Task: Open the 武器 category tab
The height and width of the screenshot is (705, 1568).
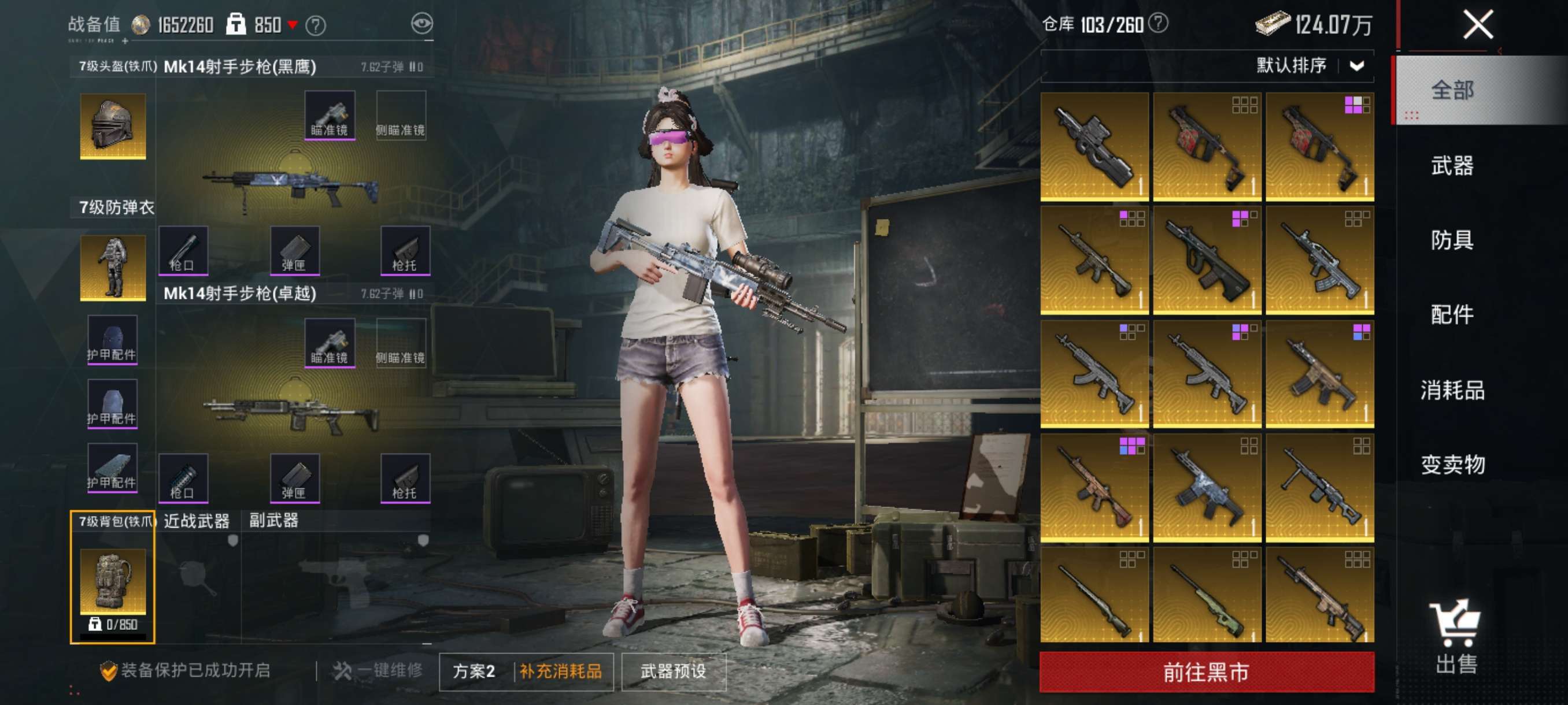Action: coord(1452,165)
